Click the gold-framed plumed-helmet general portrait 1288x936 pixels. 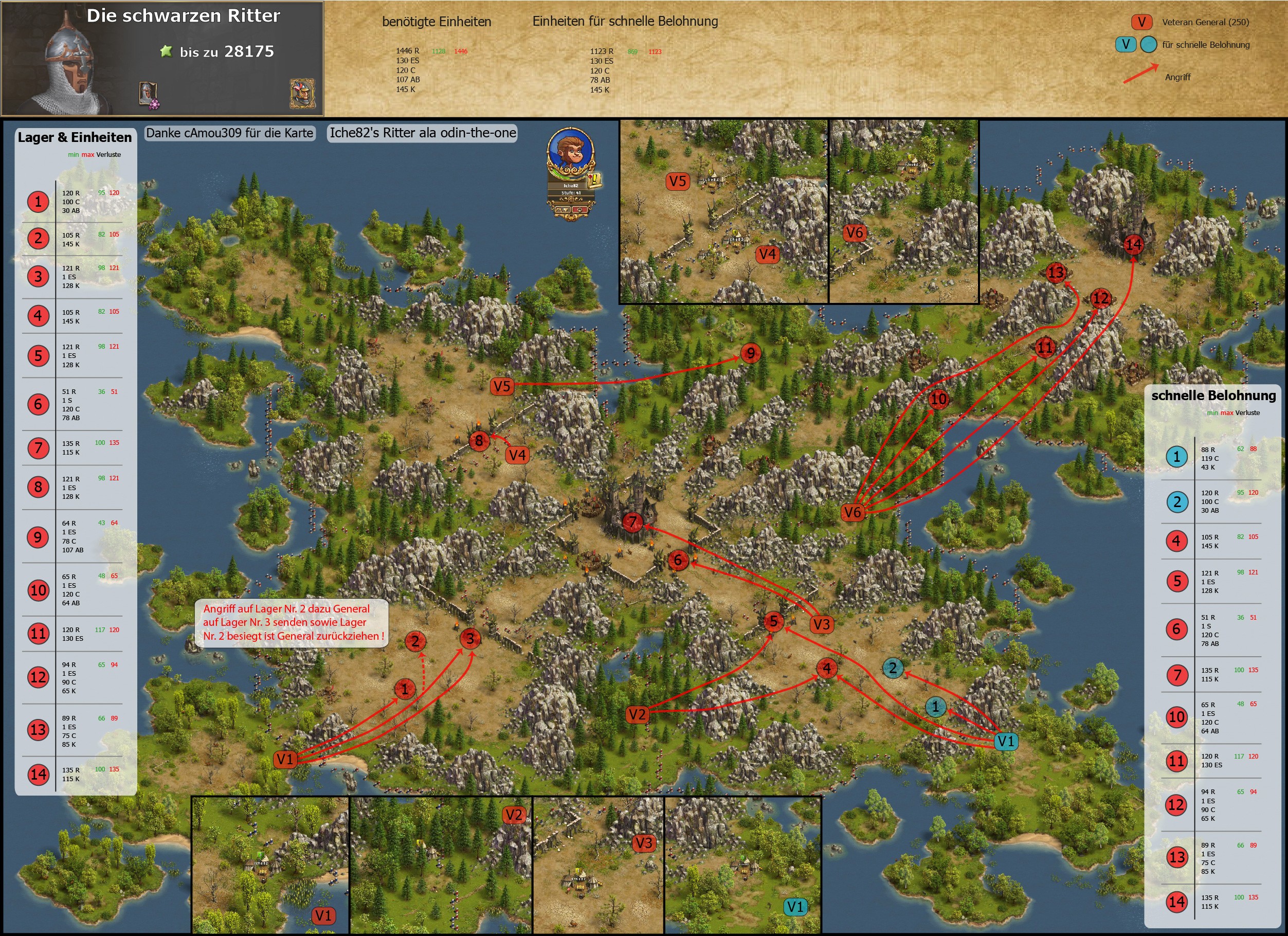tap(302, 93)
